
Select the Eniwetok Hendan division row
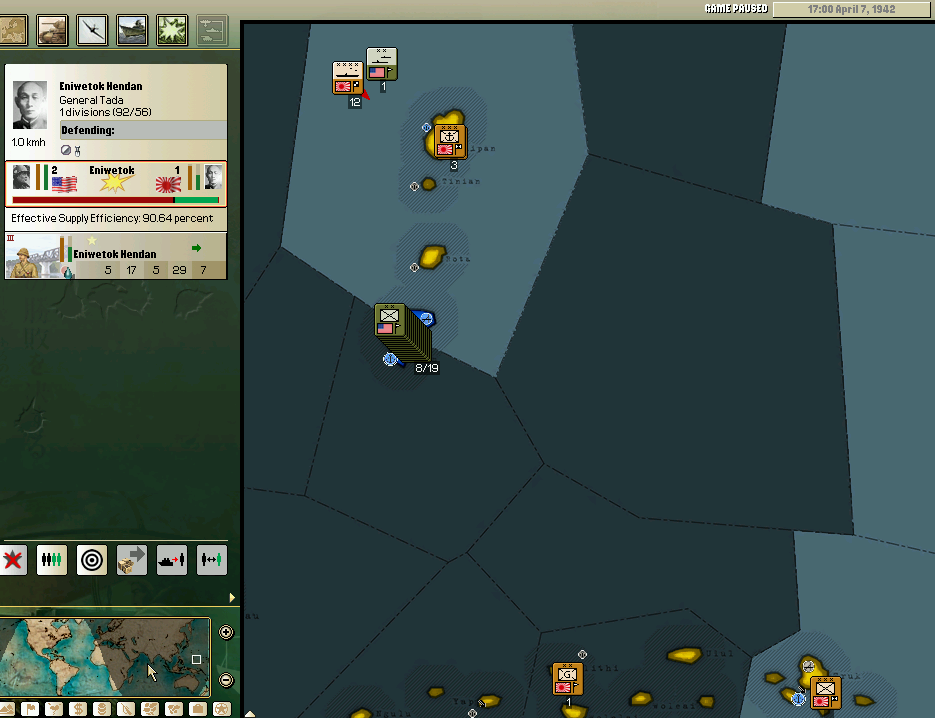pos(116,255)
